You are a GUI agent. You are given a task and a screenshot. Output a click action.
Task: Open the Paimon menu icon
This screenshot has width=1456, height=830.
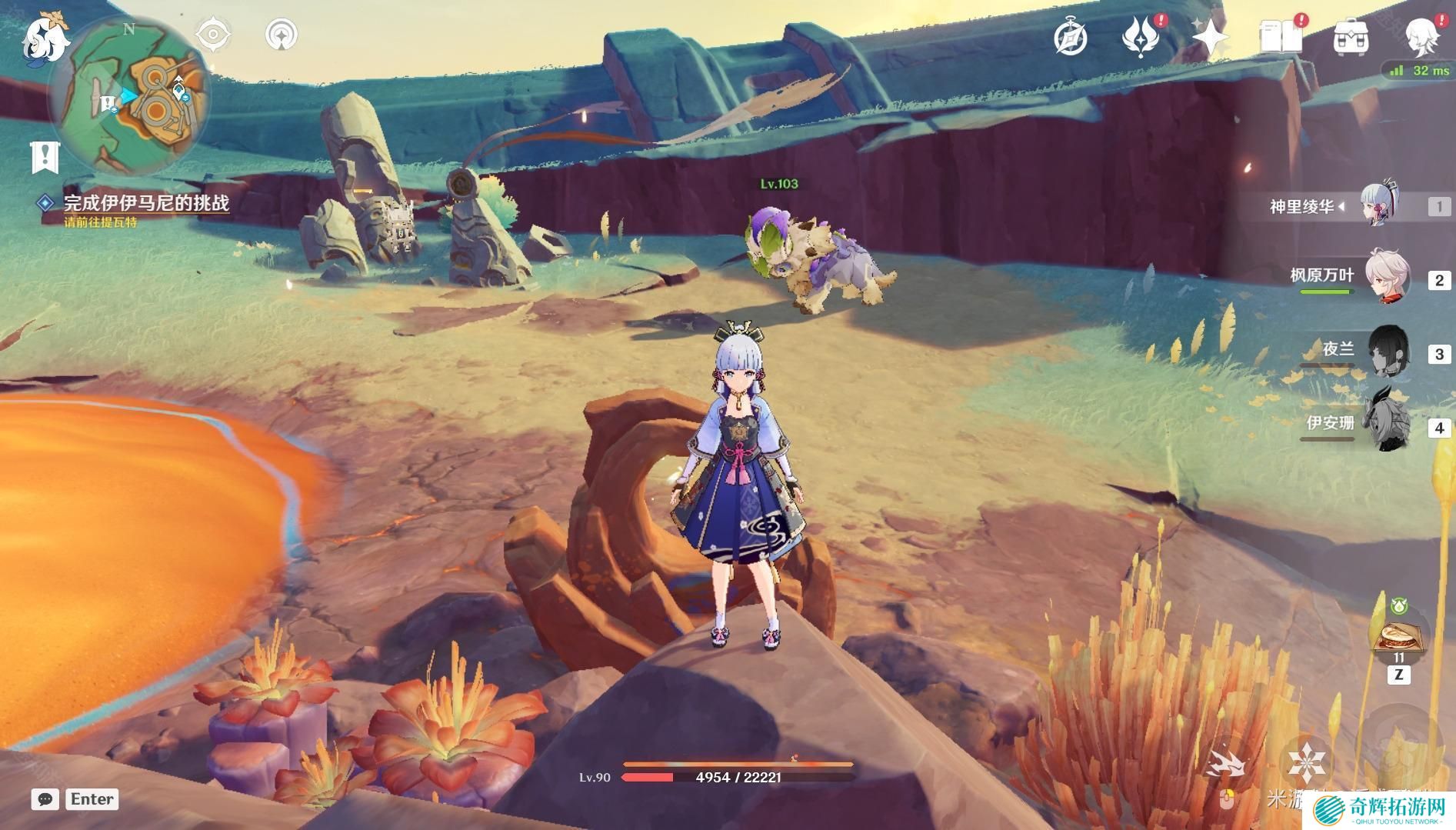tap(45, 38)
